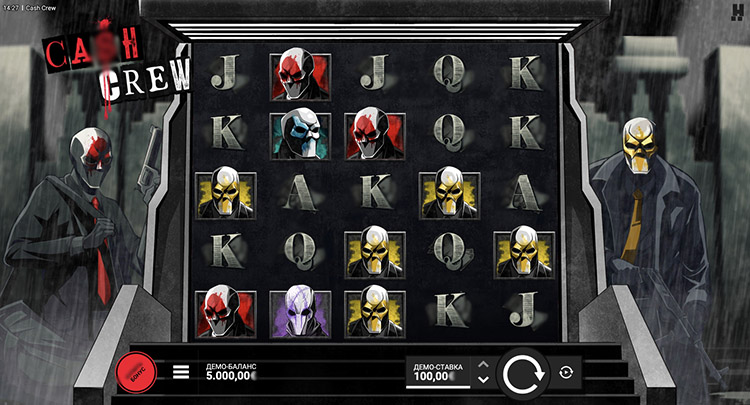Increase the bet with the up arrow

coord(484,365)
